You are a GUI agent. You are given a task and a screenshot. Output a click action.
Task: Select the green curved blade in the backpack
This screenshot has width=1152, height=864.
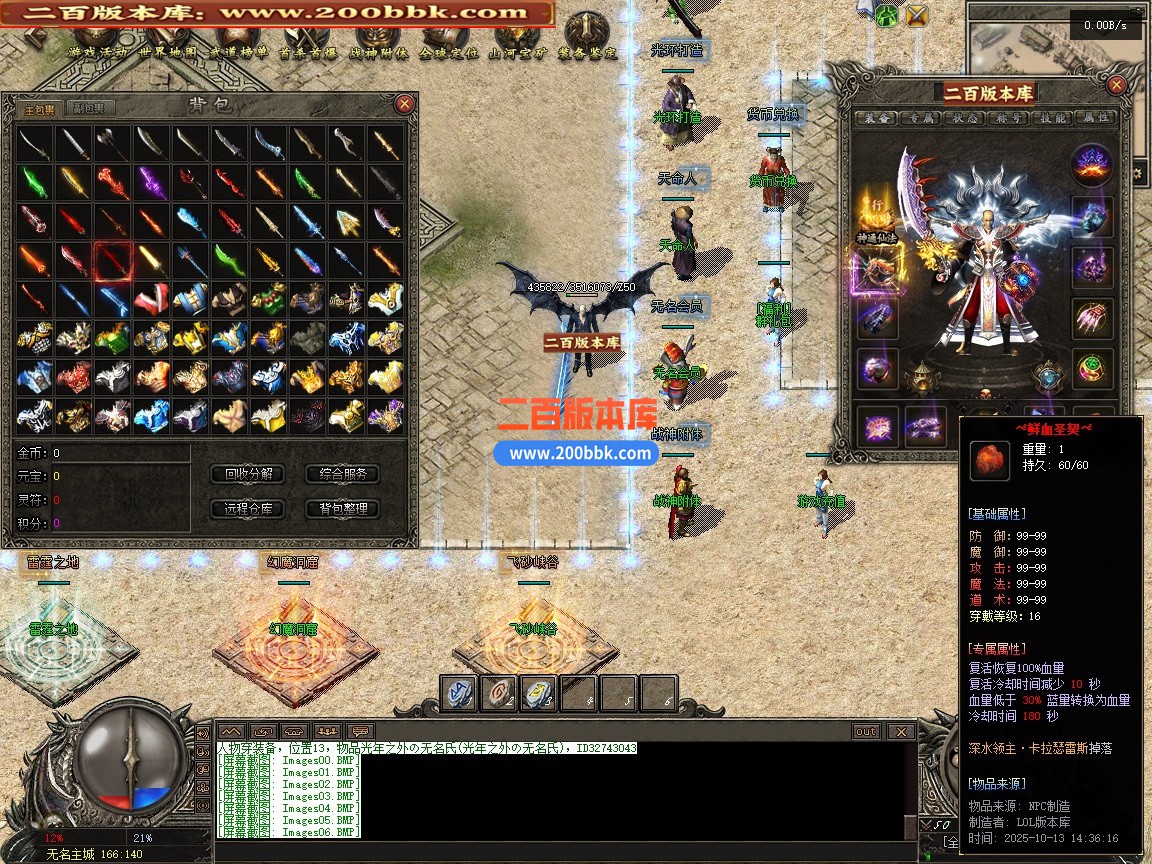pyautogui.click(x=229, y=260)
